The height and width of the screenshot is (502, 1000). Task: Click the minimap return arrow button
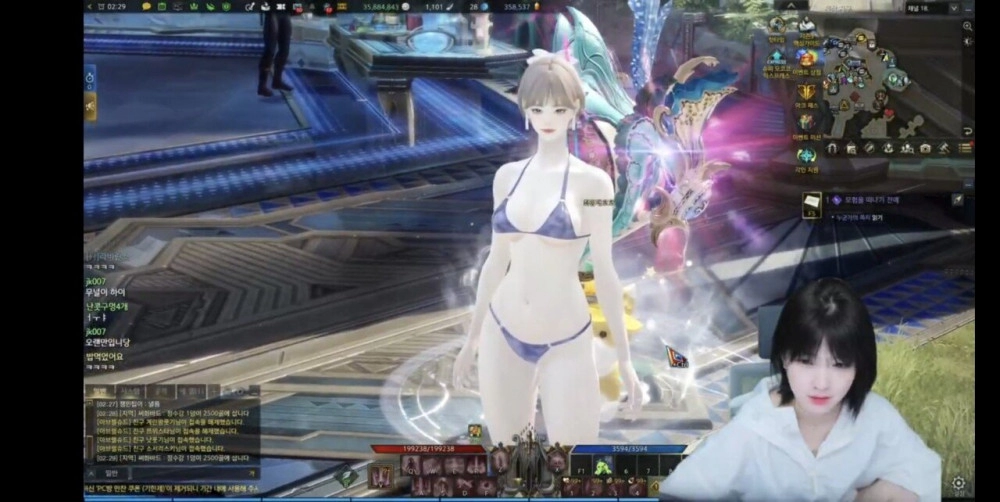pos(967,130)
